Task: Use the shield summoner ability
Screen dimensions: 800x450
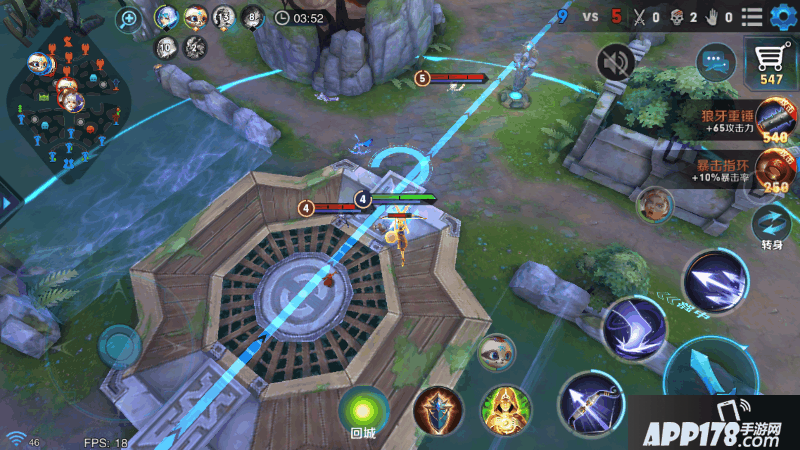Action: pos(437,410)
